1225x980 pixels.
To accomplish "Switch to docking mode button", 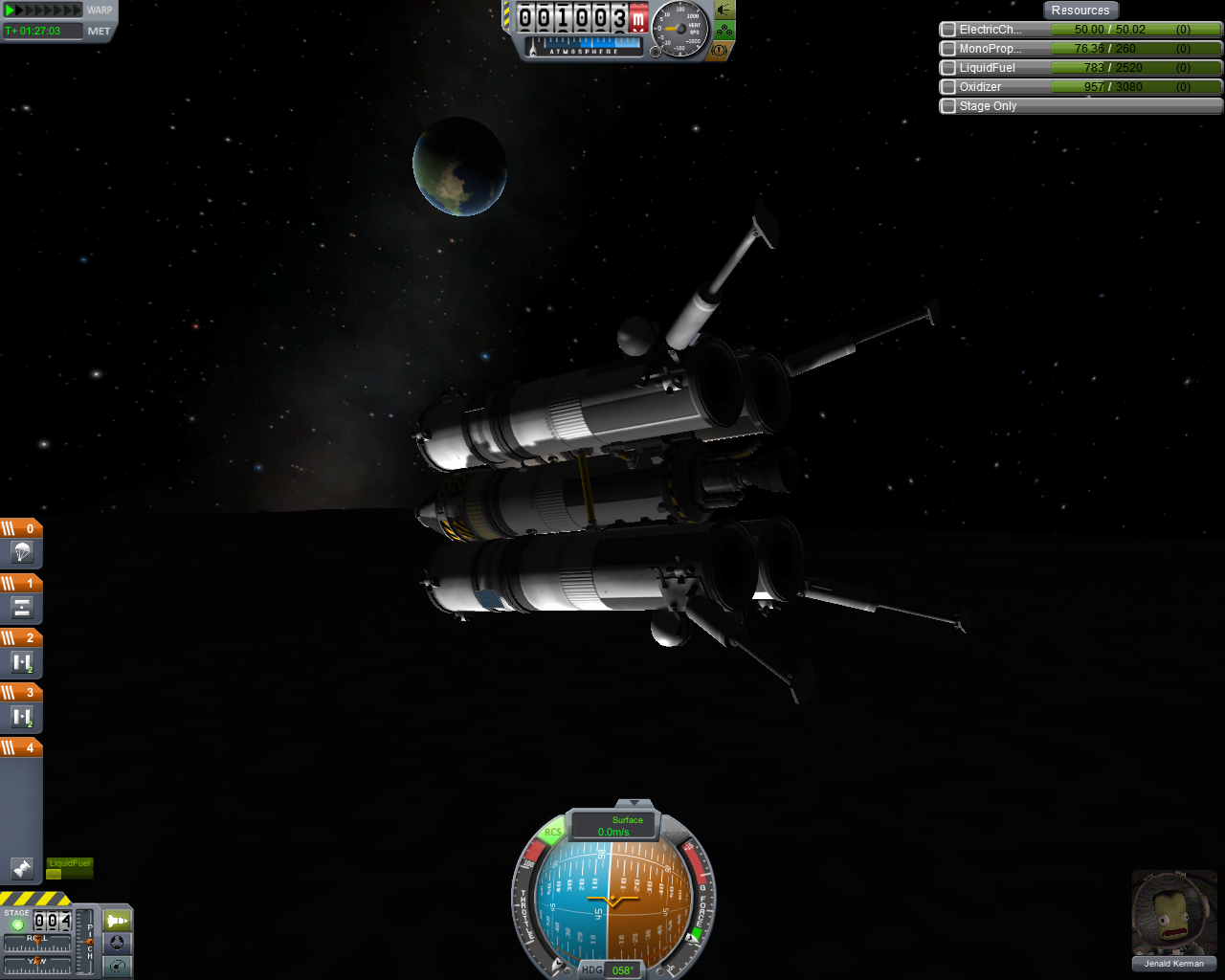I will [x=117, y=943].
